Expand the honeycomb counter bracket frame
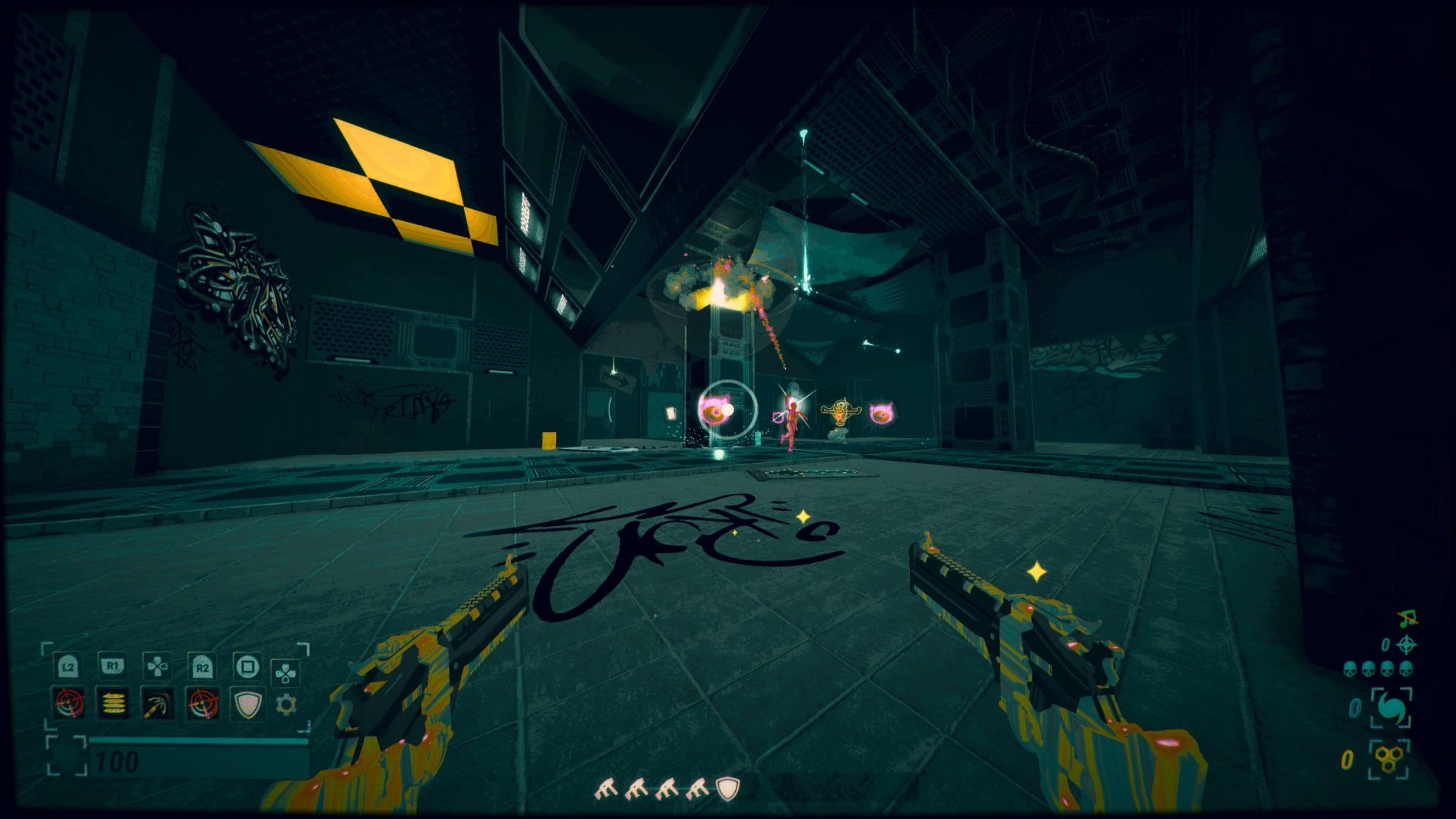Image resolution: width=1456 pixels, height=819 pixels. pyautogui.click(x=1387, y=759)
